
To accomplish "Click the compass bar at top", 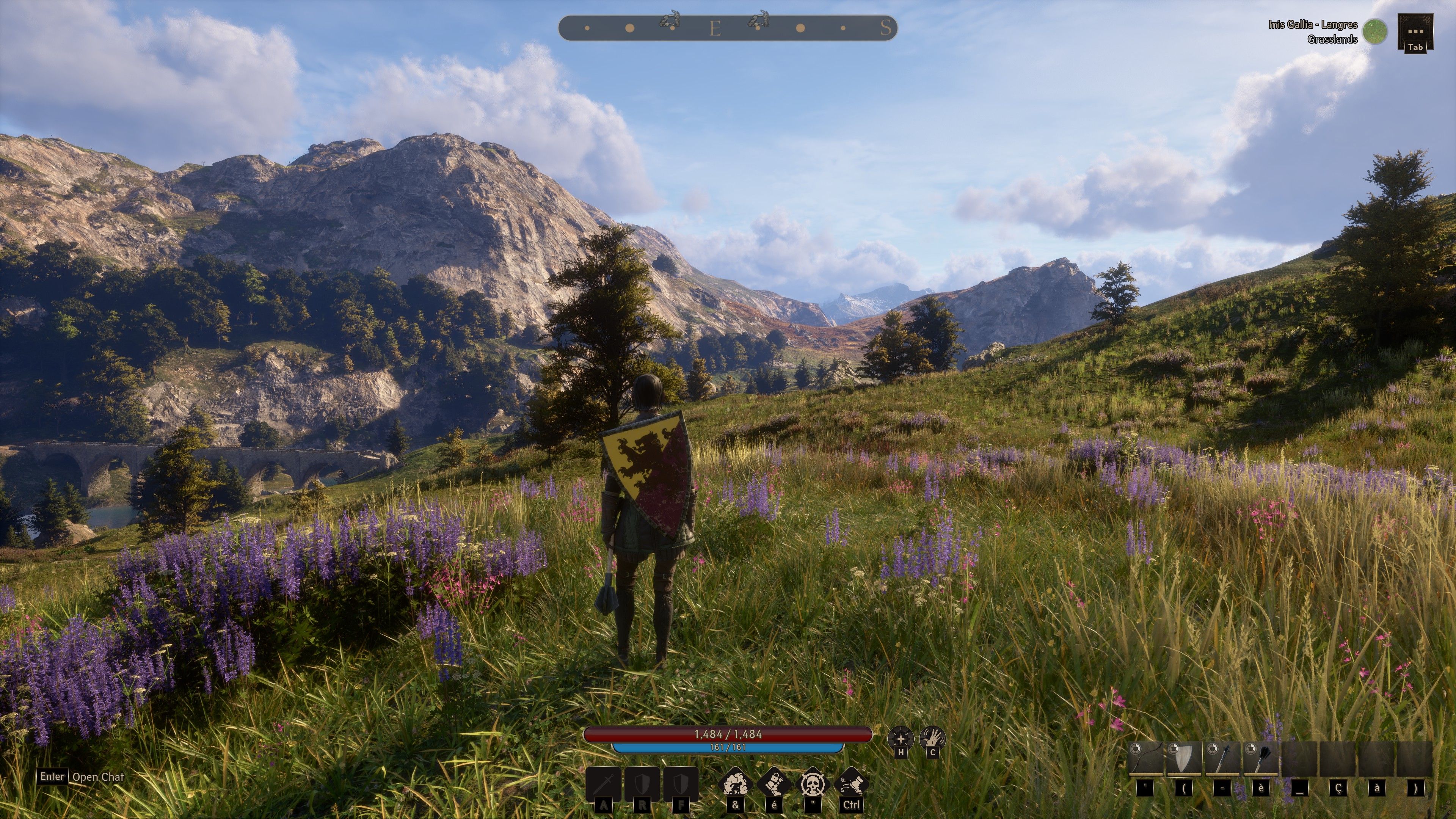I will pyautogui.click(x=728, y=28).
